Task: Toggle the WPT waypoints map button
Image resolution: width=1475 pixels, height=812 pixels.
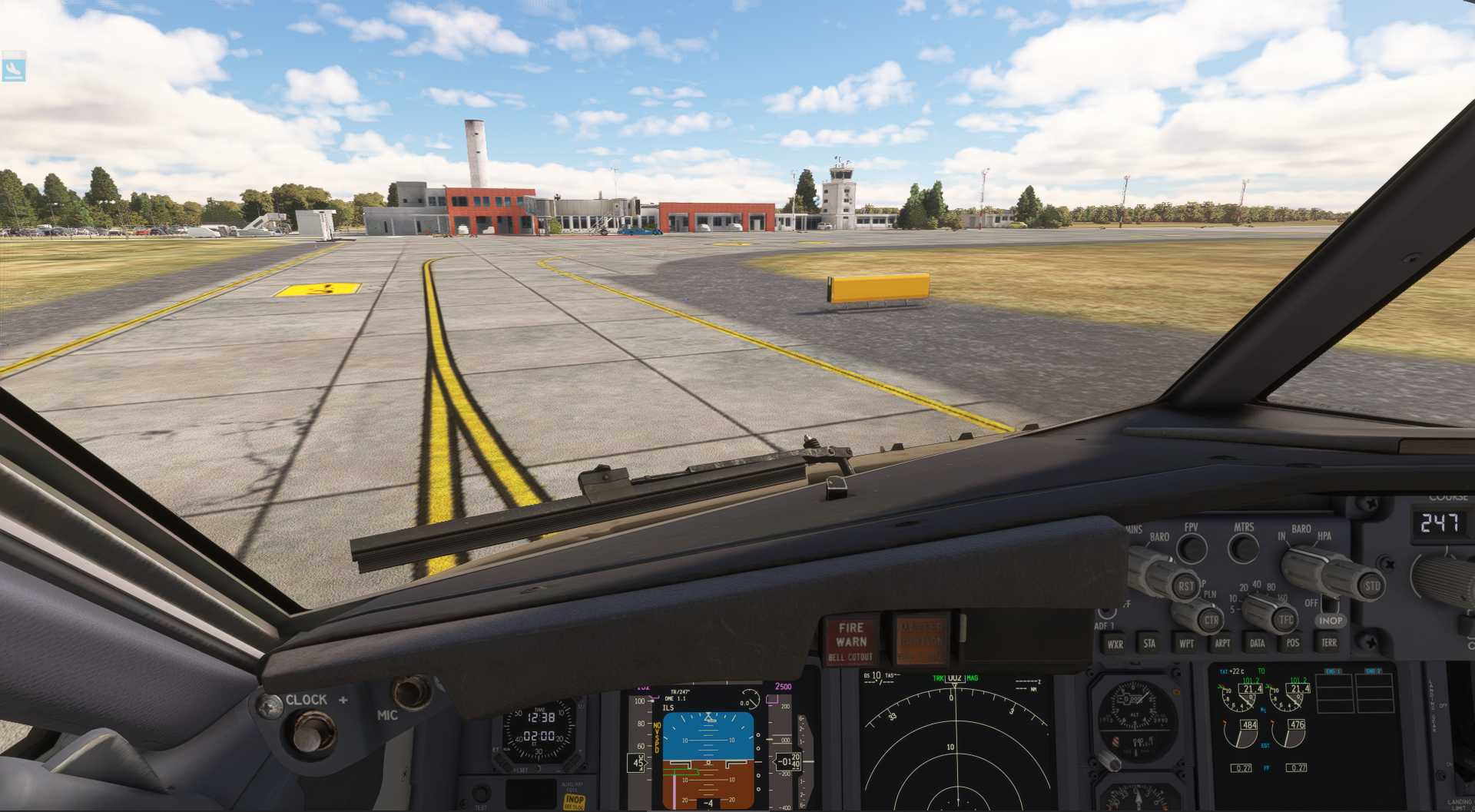Action: pos(1186,644)
